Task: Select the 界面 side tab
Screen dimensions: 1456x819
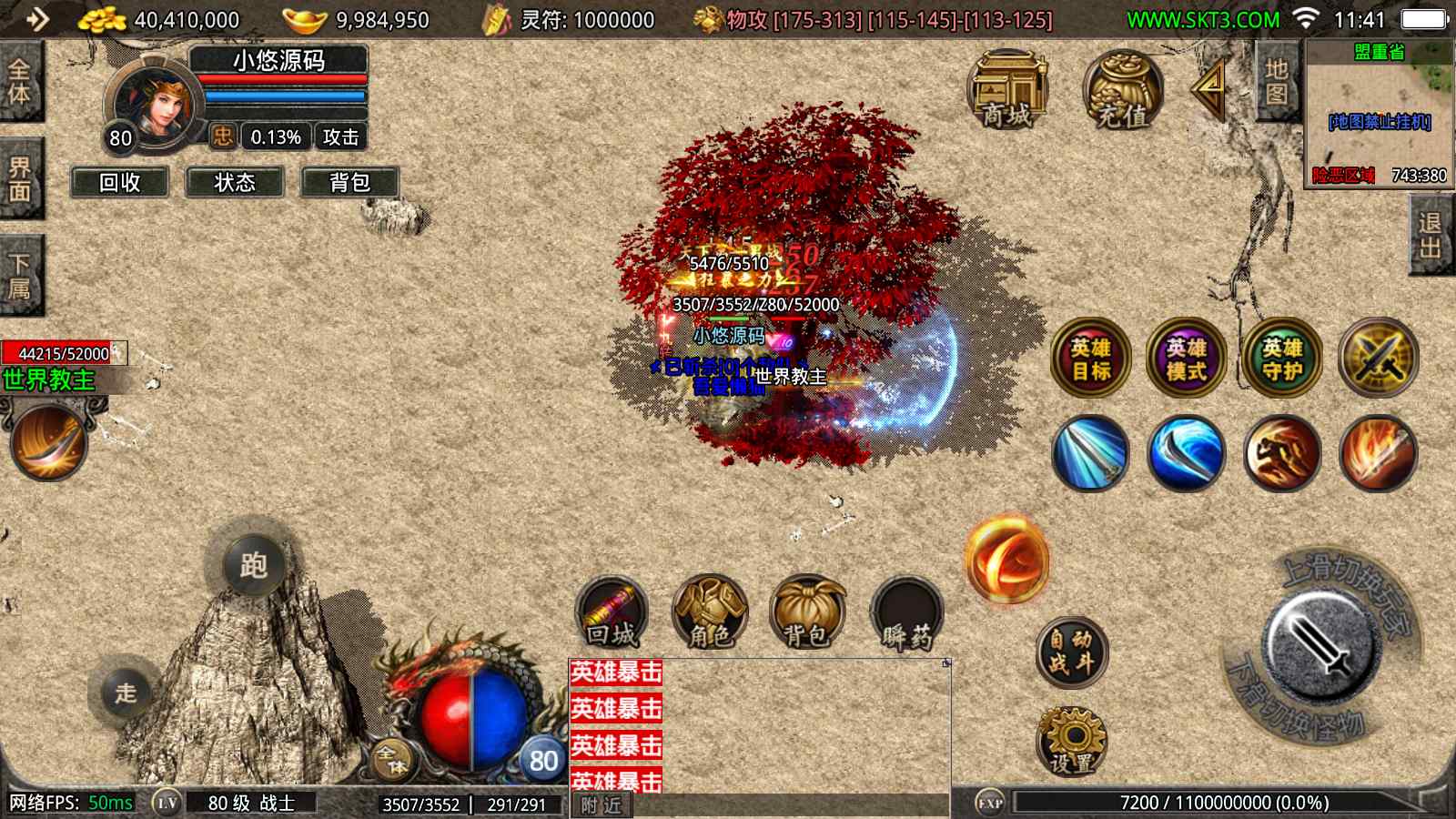Action: point(19,179)
